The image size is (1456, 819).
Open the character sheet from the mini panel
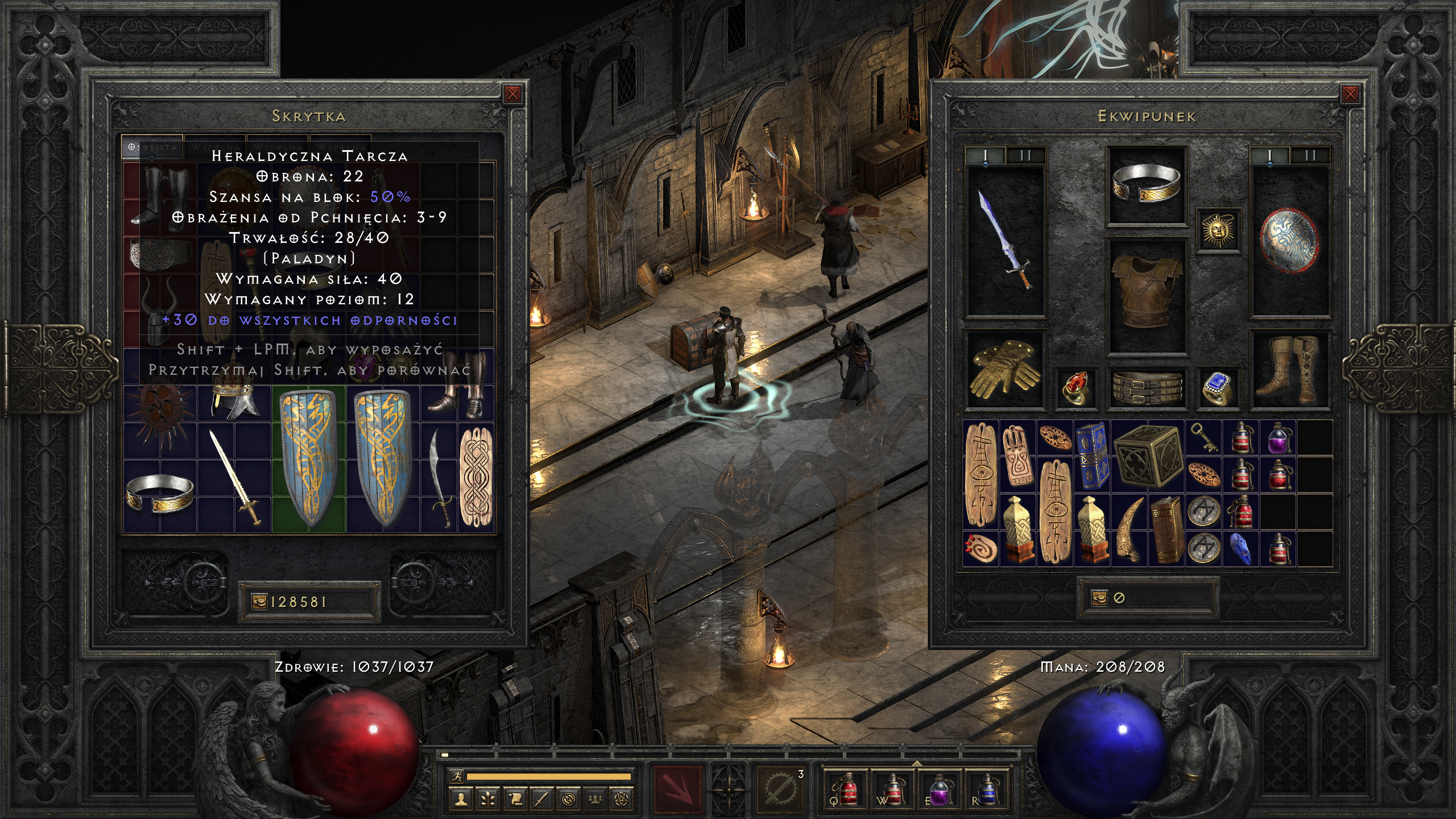[x=461, y=799]
